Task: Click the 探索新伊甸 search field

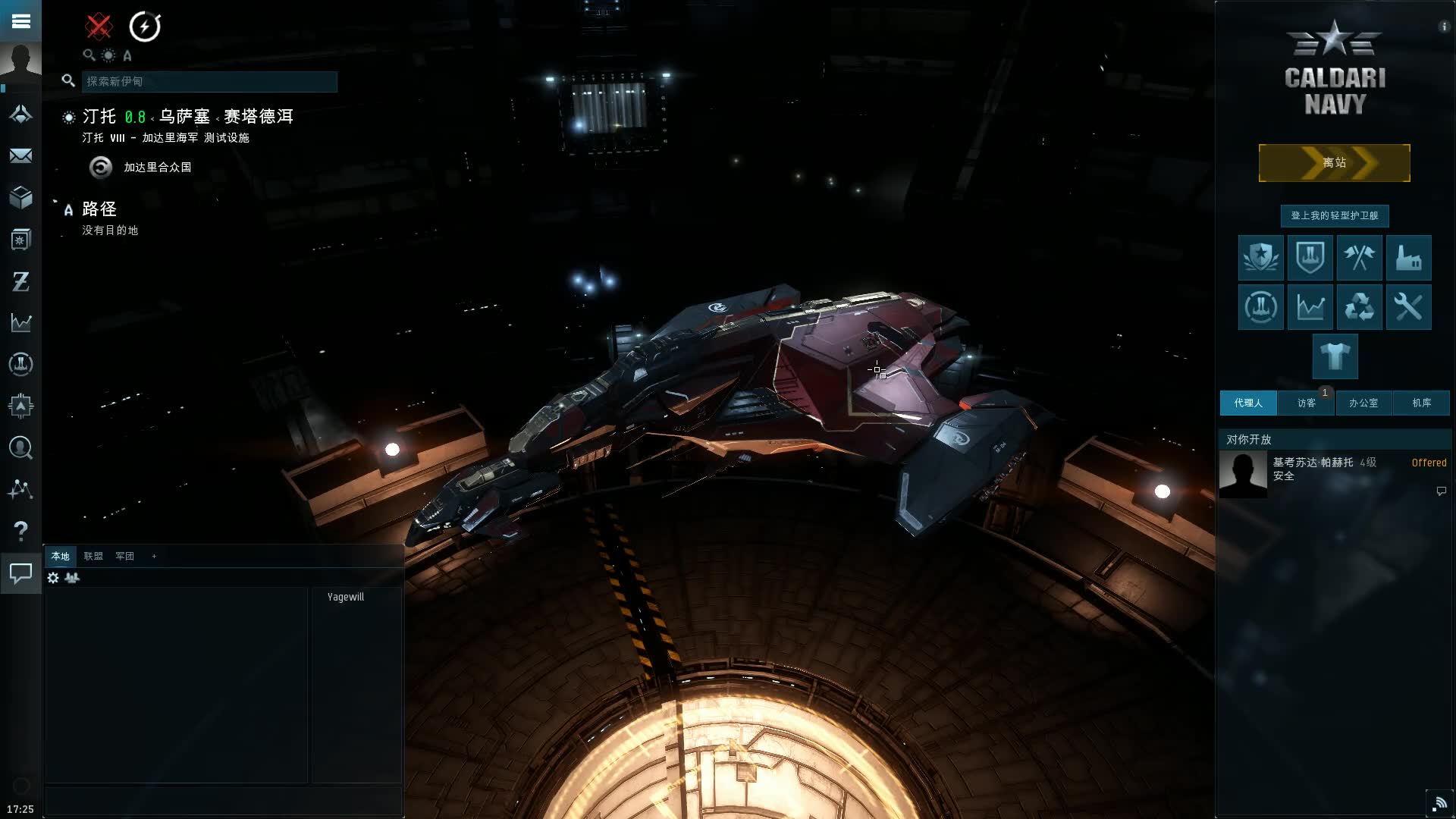Action: (x=209, y=81)
